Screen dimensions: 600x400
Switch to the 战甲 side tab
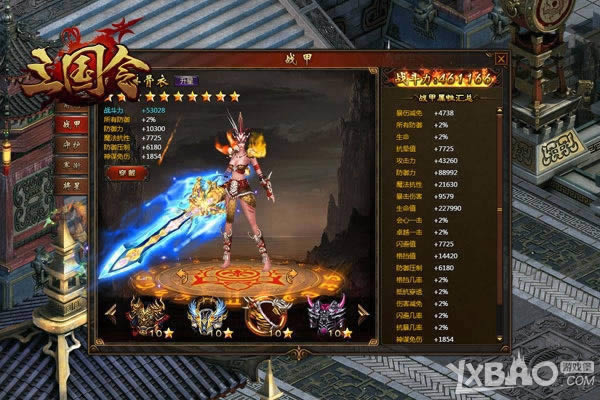point(72,124)
